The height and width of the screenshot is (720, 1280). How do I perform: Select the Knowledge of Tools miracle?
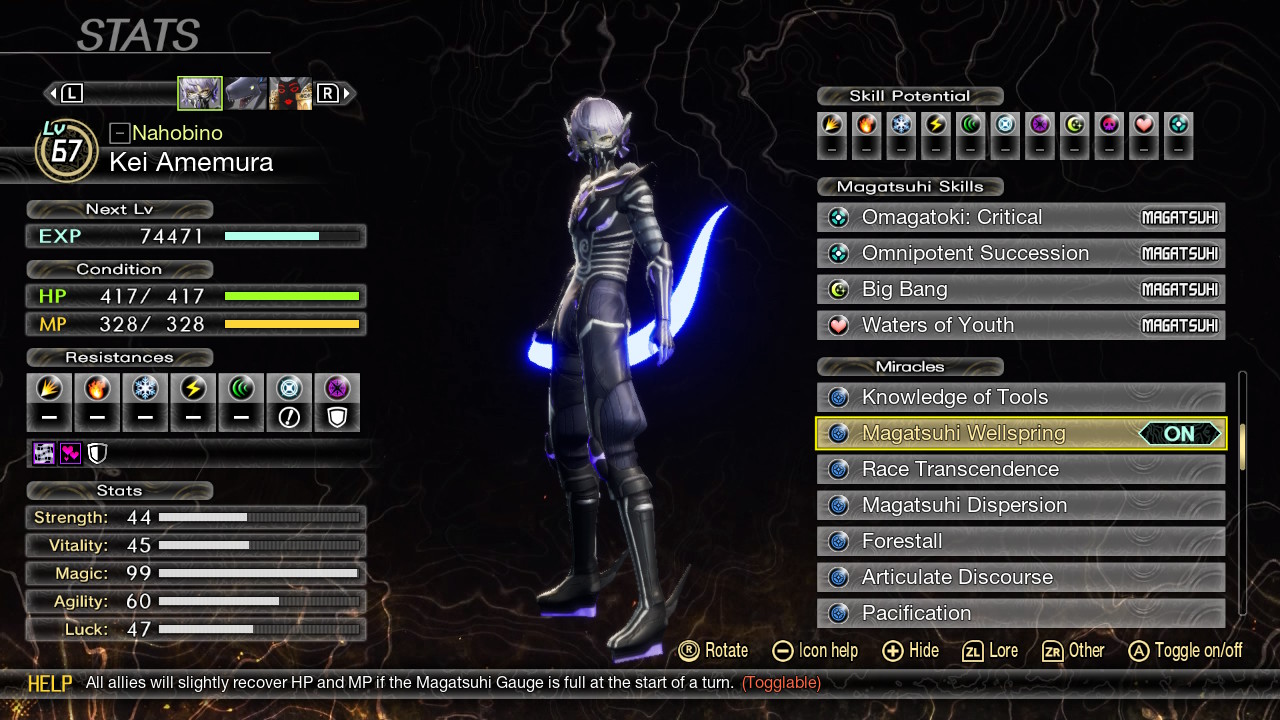pos(1020,397)
